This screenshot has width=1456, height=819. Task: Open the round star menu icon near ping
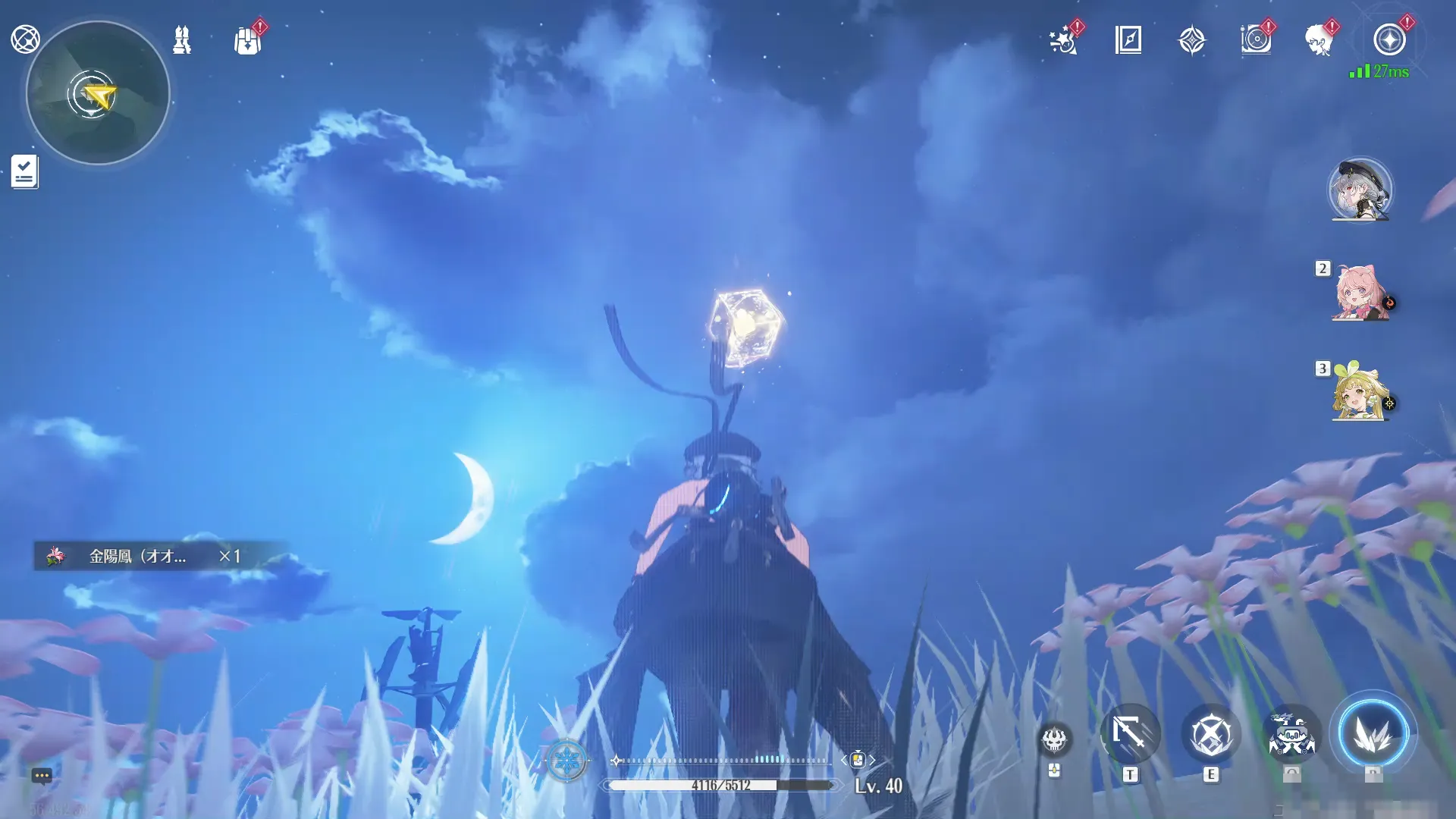(x=1389, y=39)
